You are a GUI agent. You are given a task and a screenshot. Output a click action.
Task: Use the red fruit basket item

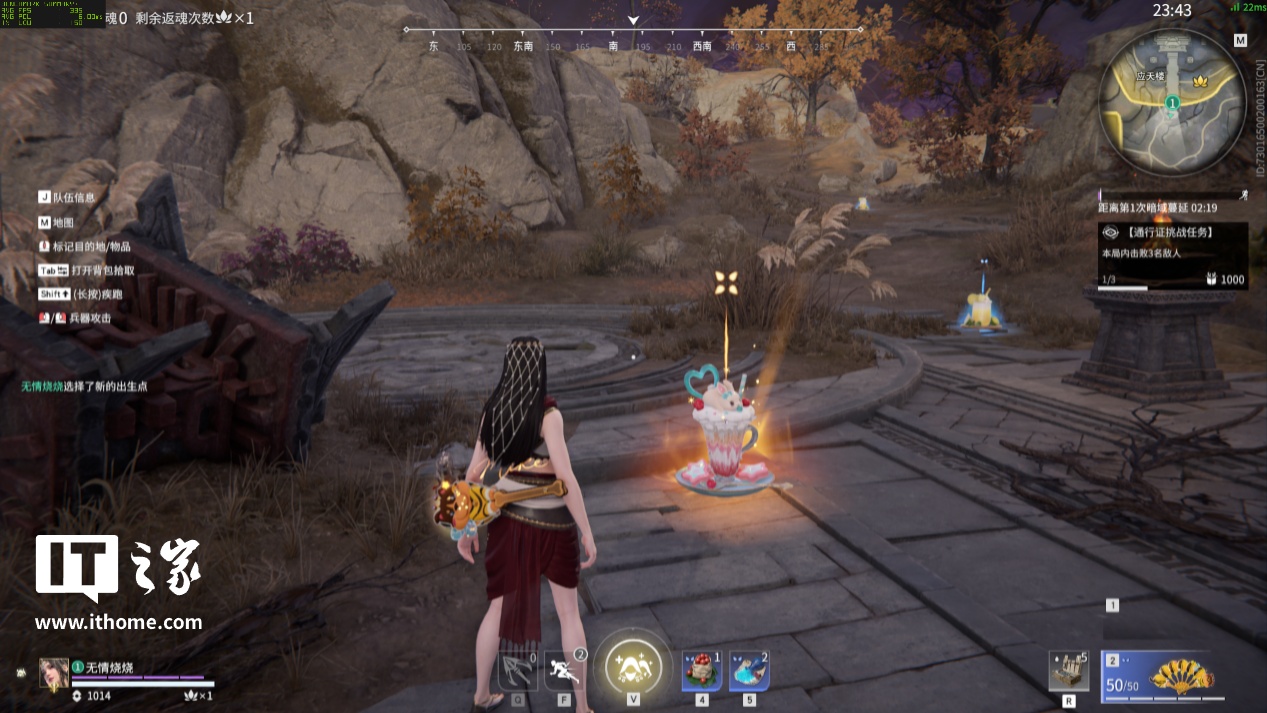coord(702,671)
